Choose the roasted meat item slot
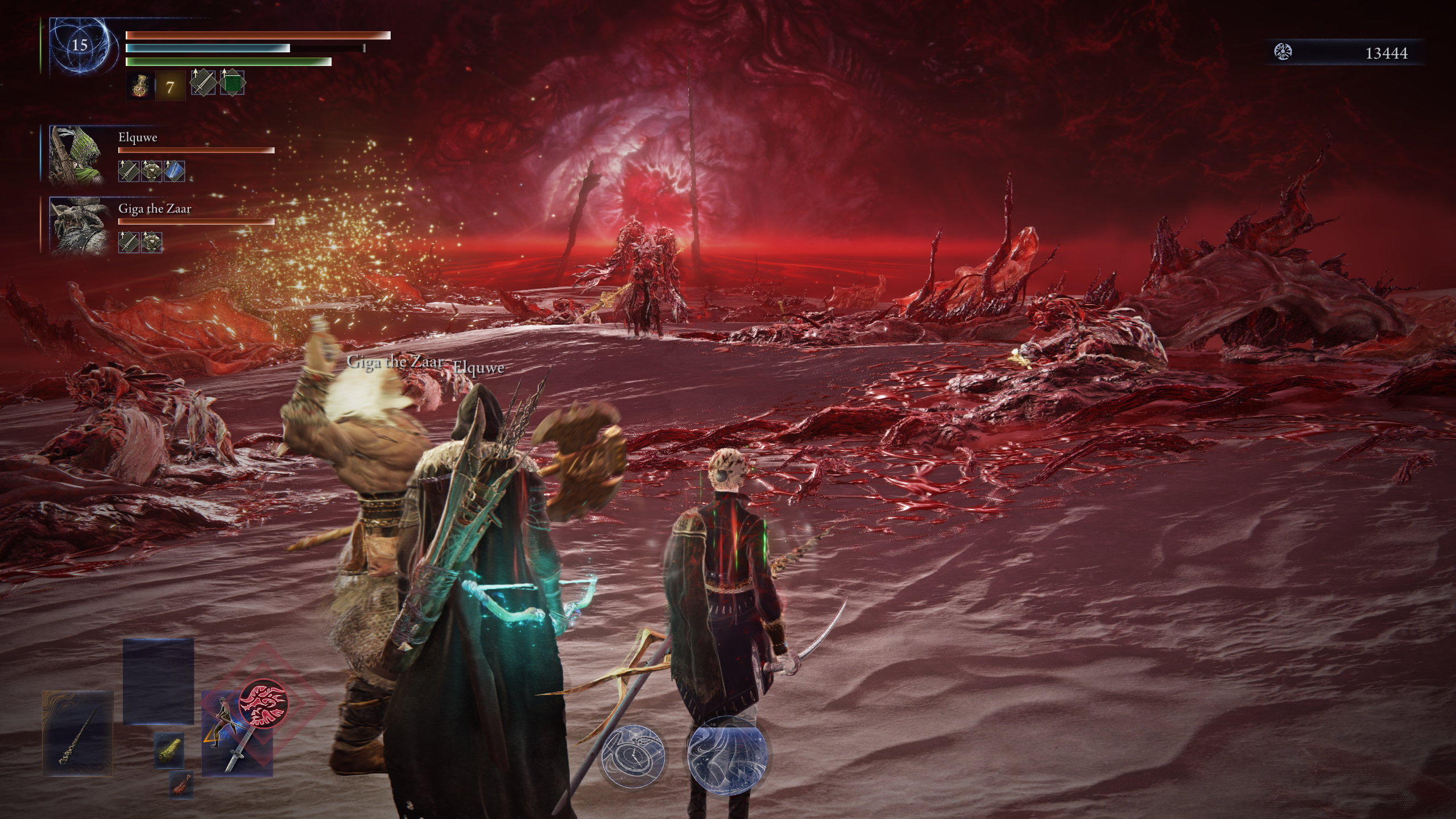Viewport: 1456px width, 819px height. pyautogui.click(x=181, y=784)
